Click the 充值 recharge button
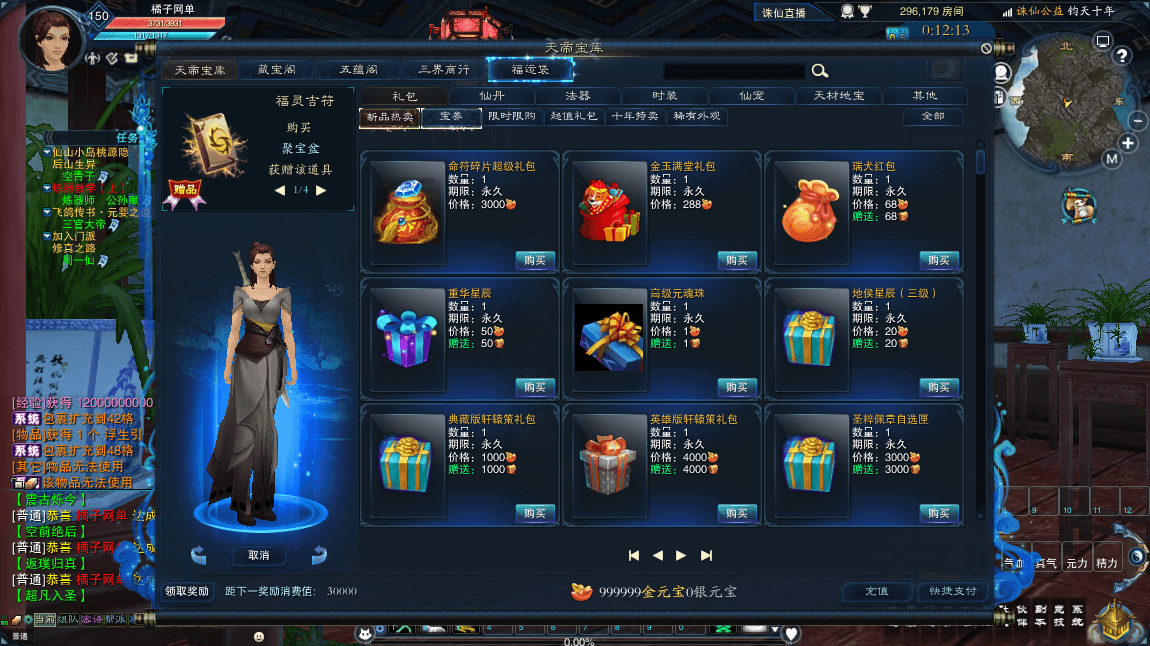The height and width of the screenshot is (646, 1150). pos(877,591)
